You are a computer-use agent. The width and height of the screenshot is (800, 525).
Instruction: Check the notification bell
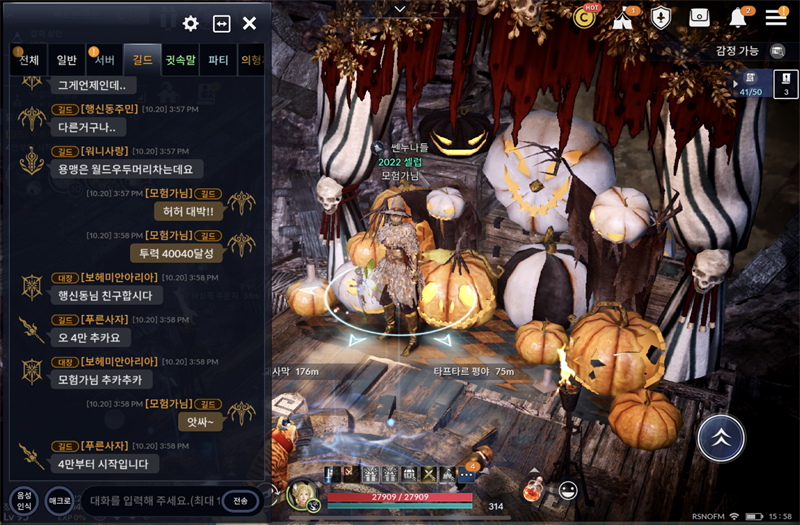coord(738,18)
